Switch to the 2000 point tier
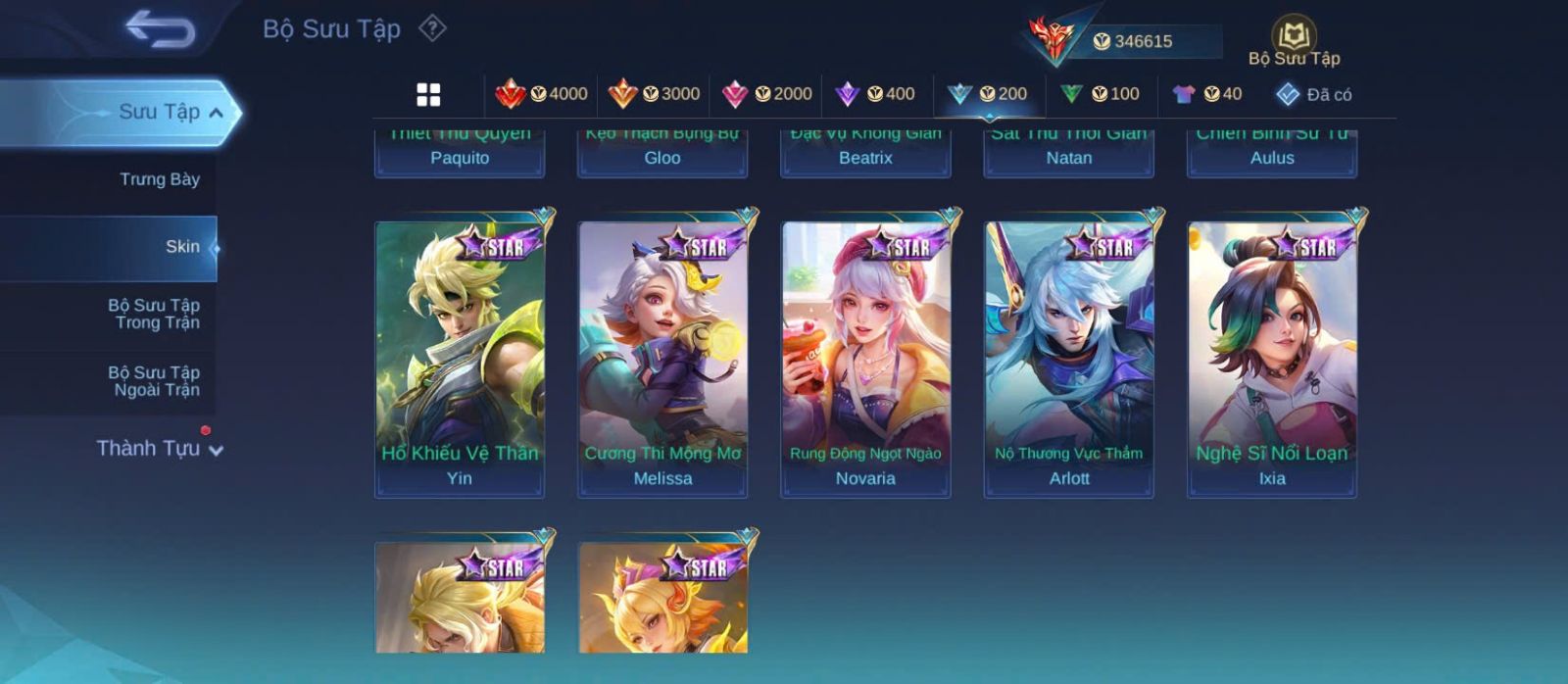Image resolution: width=1568 pixels, height=684 pixels. coord(767,94)
